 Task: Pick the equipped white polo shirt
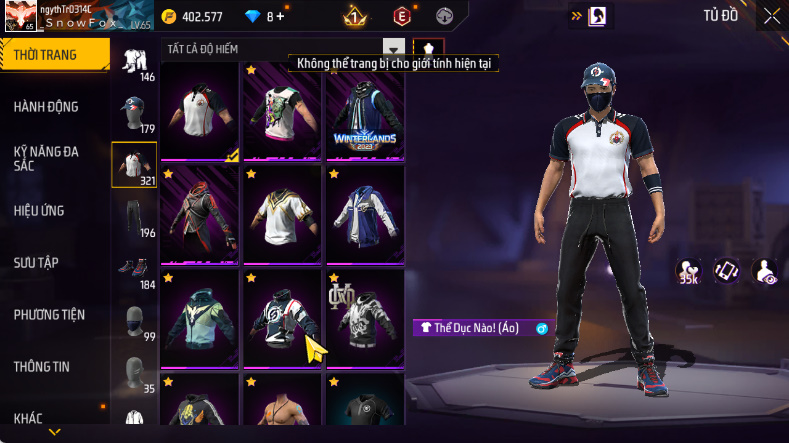coord(200,110)
